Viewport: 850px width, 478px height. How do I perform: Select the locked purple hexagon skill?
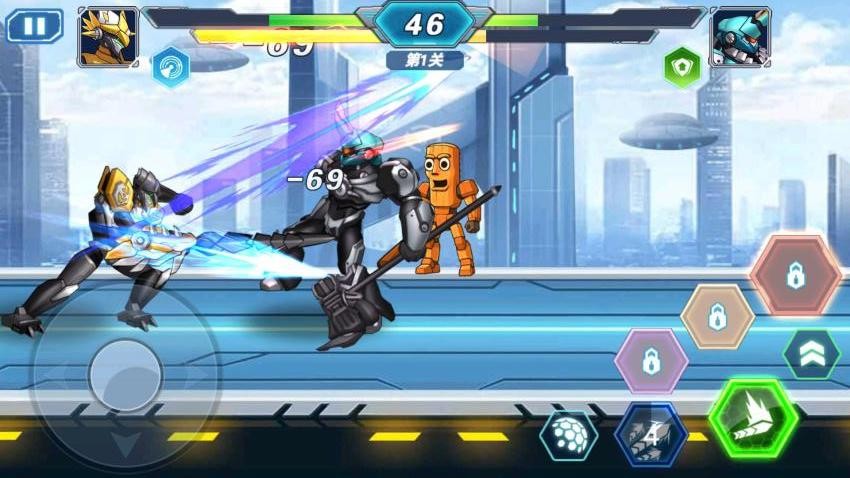pos(650,360)
